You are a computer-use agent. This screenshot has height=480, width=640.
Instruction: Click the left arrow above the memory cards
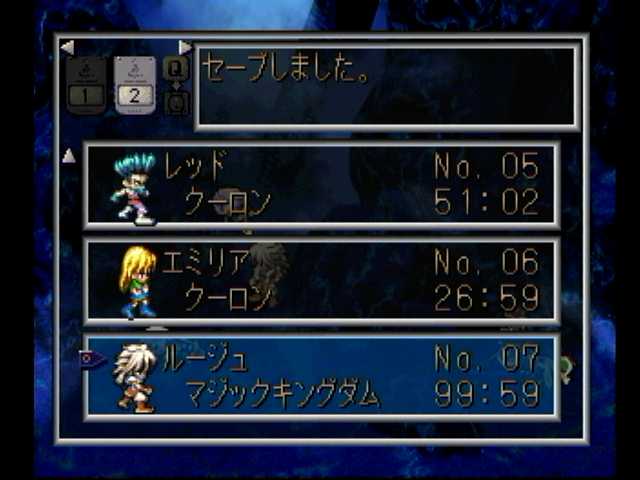coord(67,47)
